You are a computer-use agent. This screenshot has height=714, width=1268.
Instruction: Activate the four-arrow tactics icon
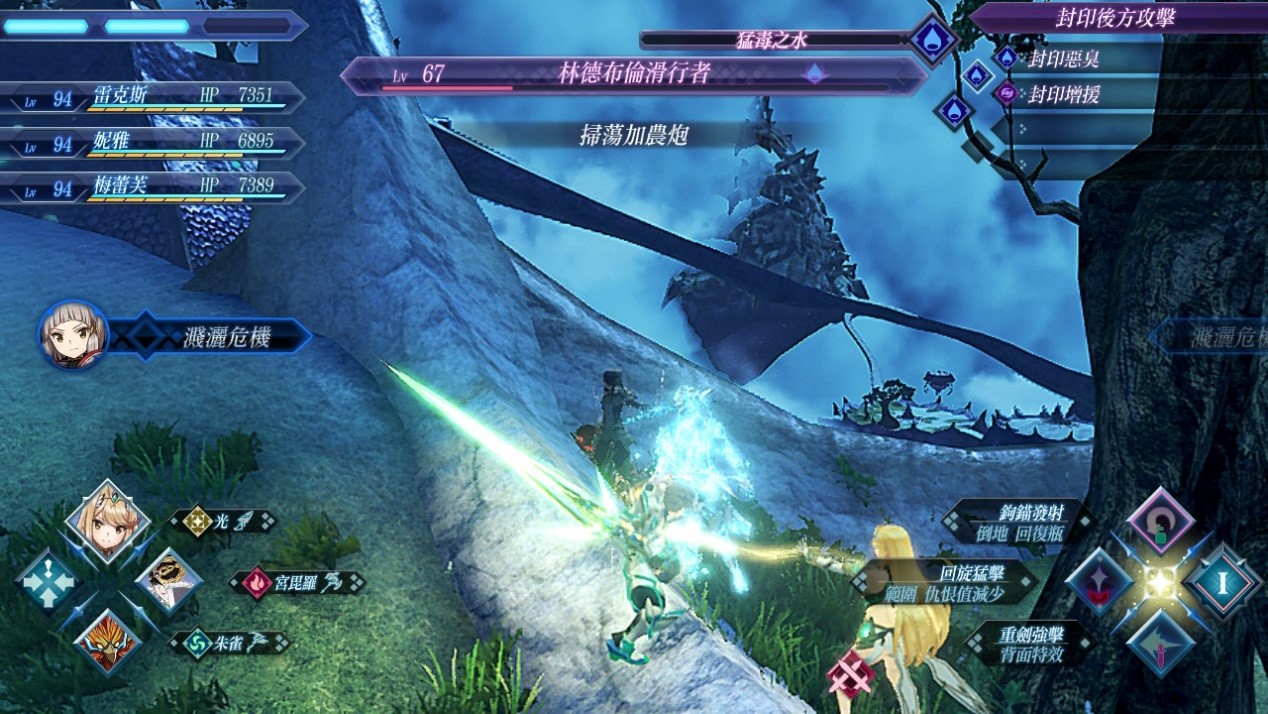coord(48,581)
